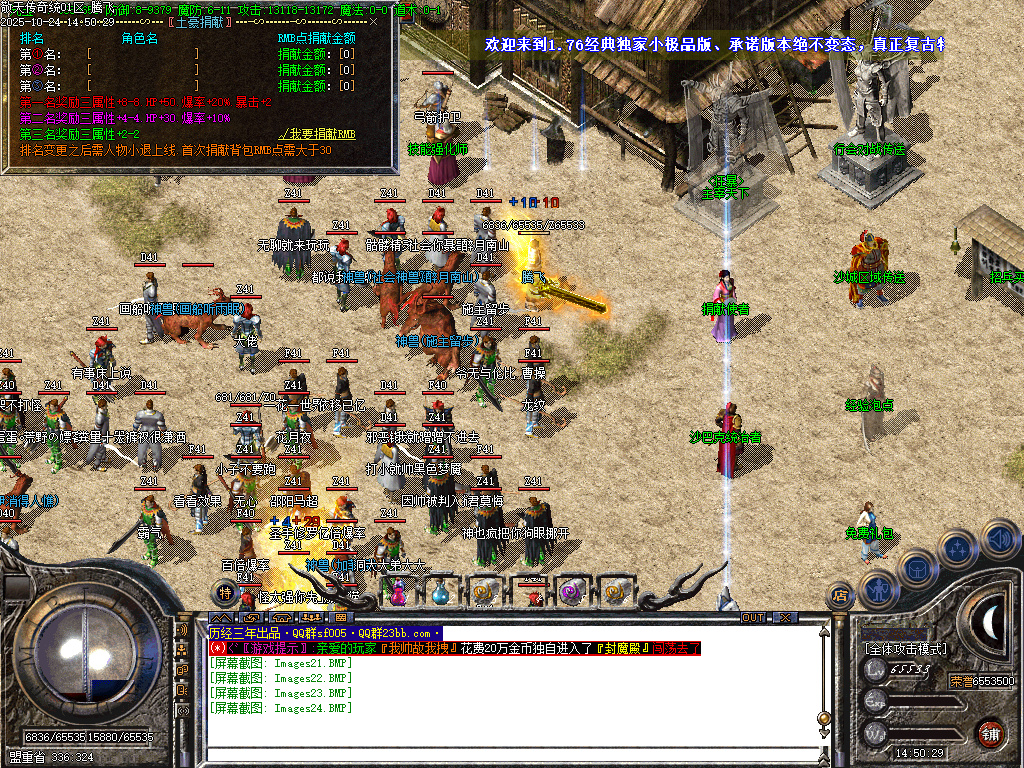Image resolution: width=1024 pixels, height=768 pixels.
Task: Use the blue potion in the belt
Action: click(x=441, y=593)
